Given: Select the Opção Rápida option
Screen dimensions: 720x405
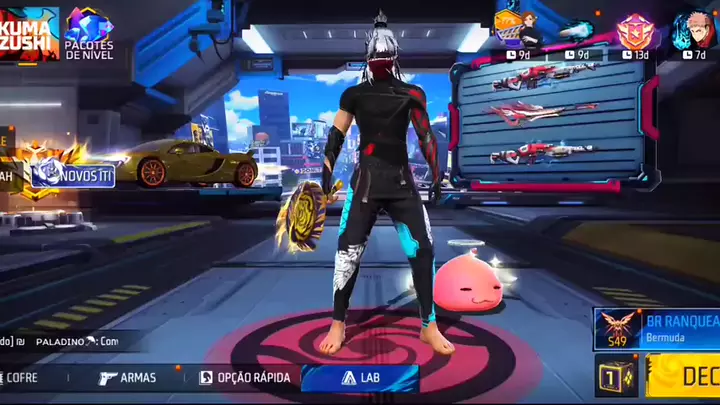Looking at the screenshot, I should point(245,378).
